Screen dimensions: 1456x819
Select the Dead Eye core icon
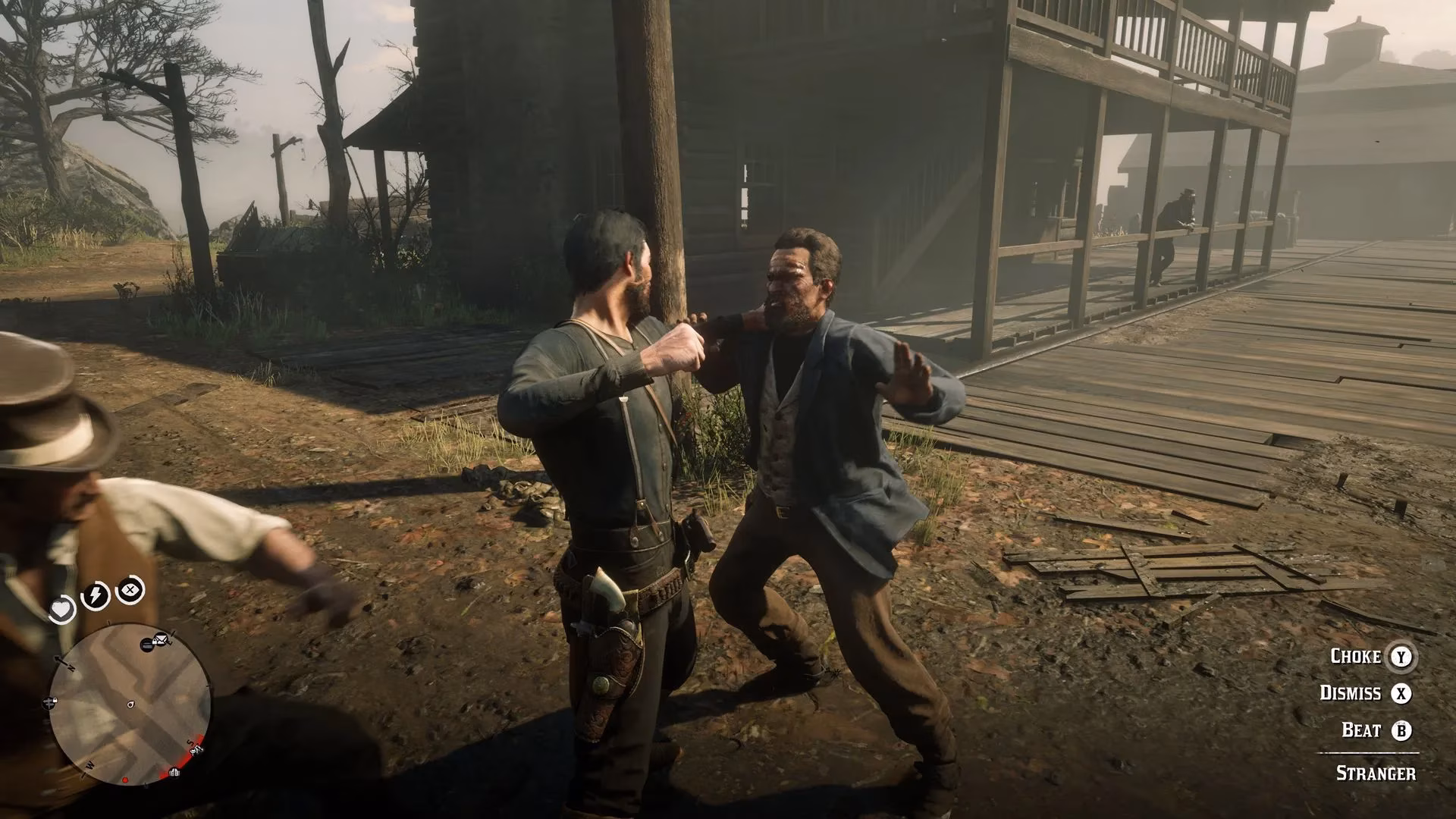[130, 590]
